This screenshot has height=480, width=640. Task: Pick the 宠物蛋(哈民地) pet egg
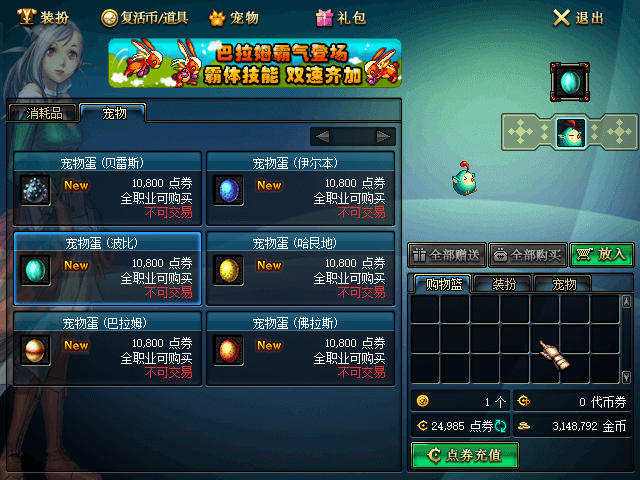coord(299,267)
